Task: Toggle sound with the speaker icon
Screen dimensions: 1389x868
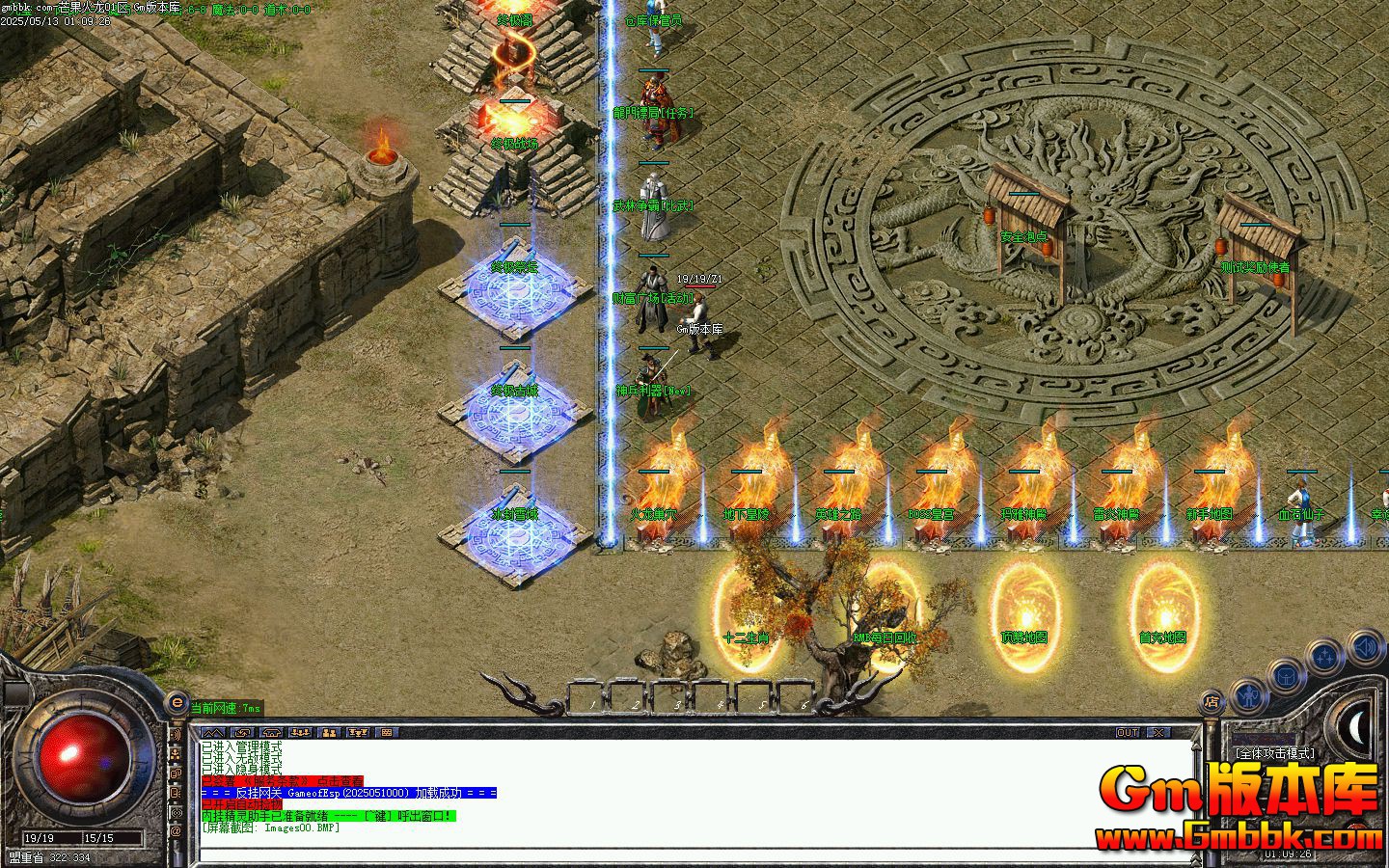Action: (1365, 644)
